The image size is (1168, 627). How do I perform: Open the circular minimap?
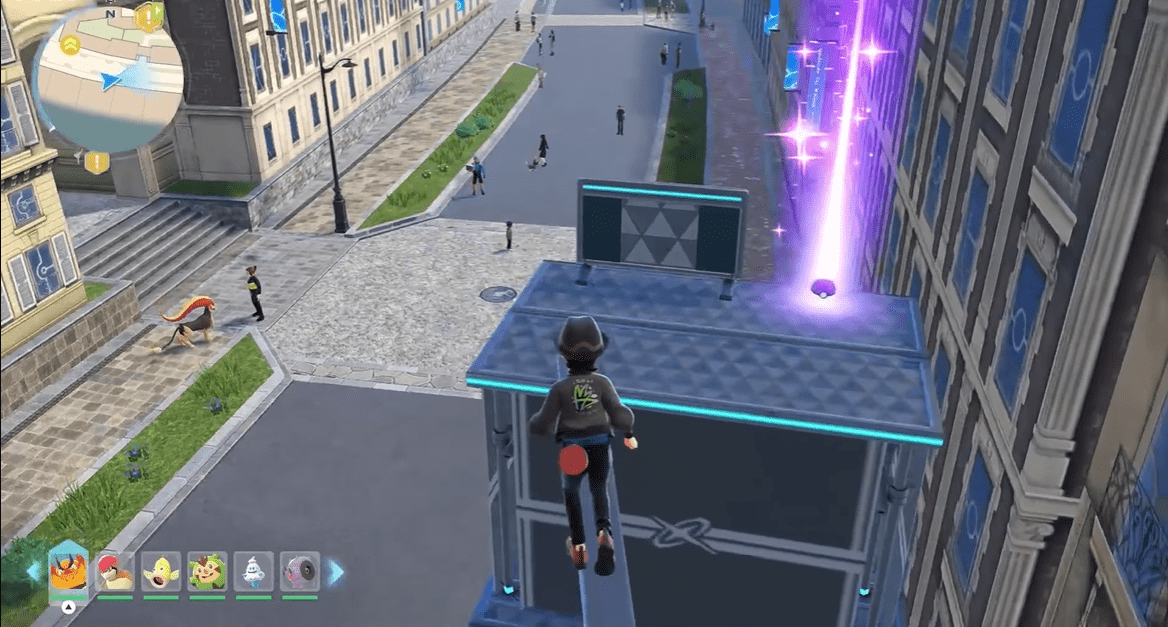tap(108, 82)
